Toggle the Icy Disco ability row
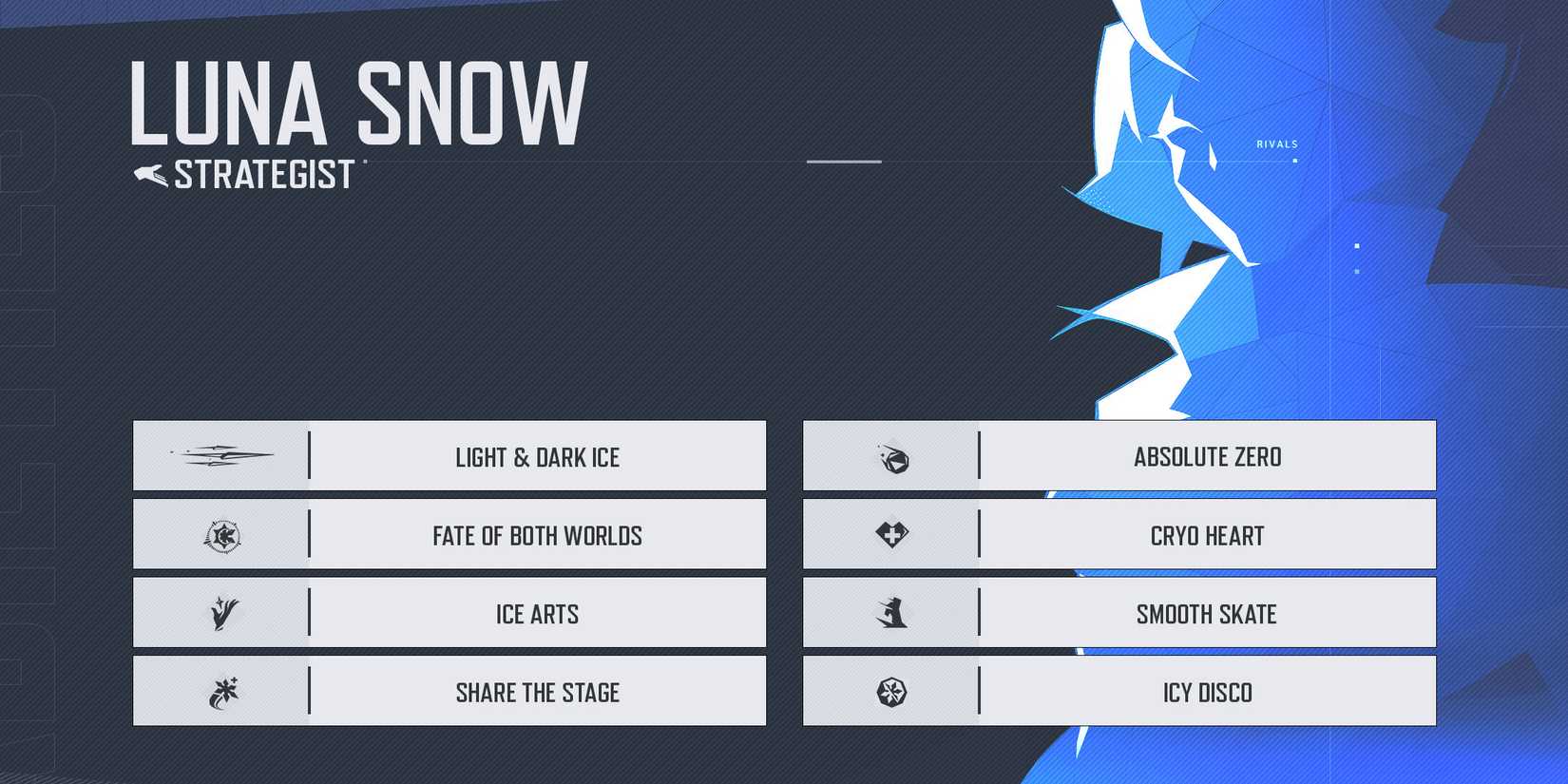This screenshot has width=1568, height=784. coord(1207,692)
